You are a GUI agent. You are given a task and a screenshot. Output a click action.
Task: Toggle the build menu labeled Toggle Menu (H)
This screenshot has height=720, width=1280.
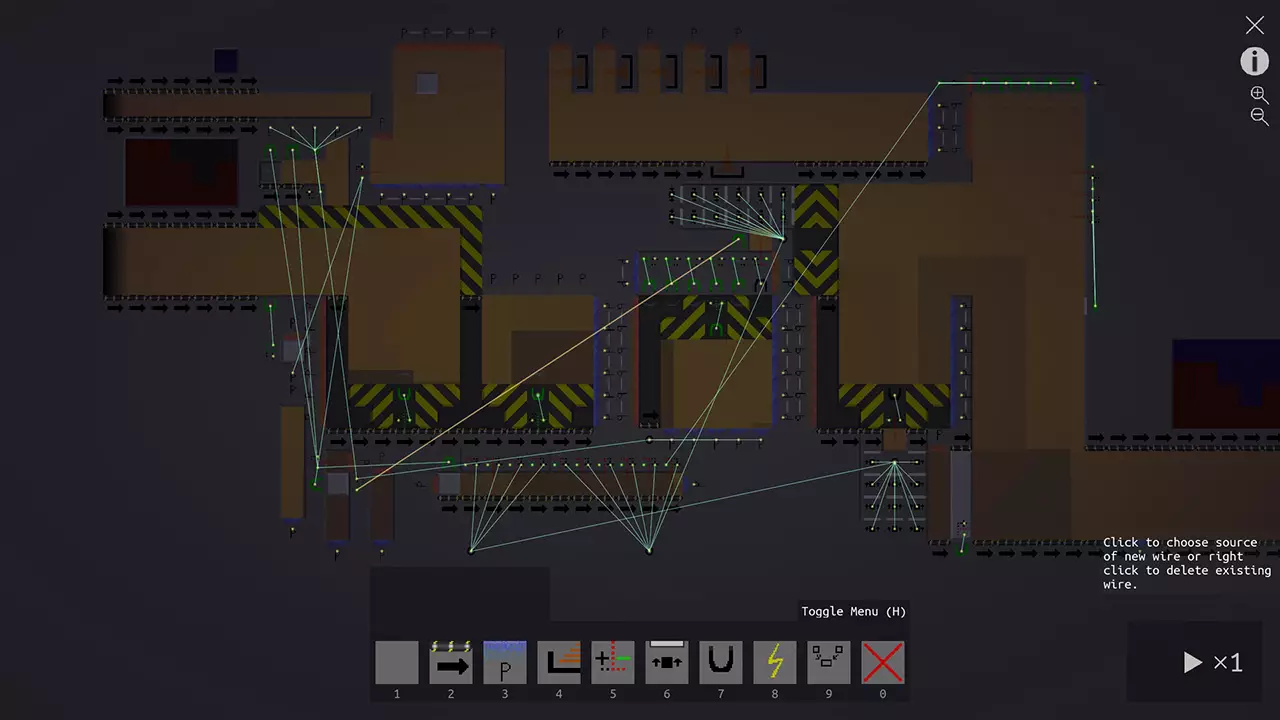click(x=853, y=611)
